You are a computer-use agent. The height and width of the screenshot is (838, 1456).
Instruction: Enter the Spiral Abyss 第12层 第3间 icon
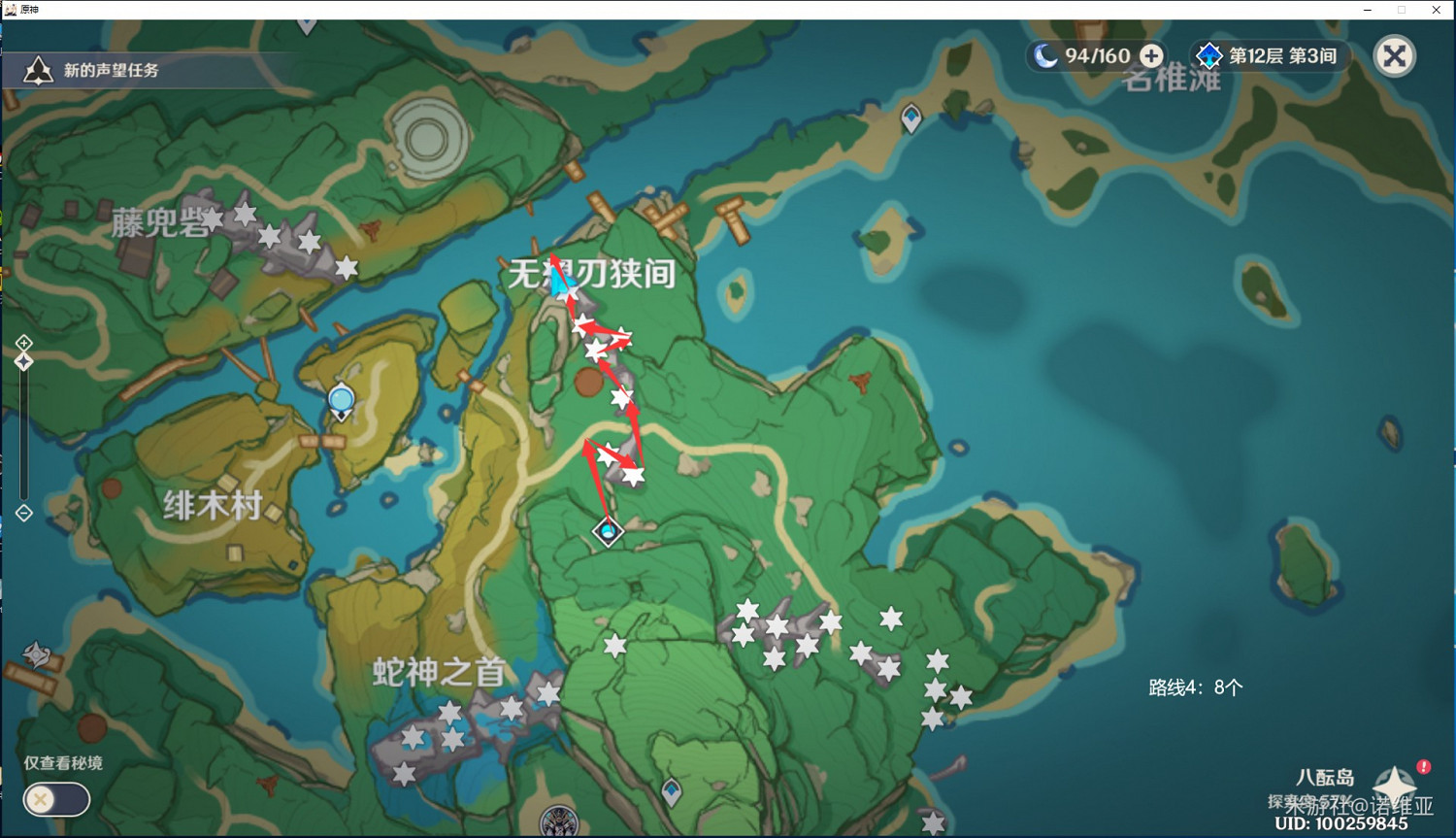coord(1209,55)
